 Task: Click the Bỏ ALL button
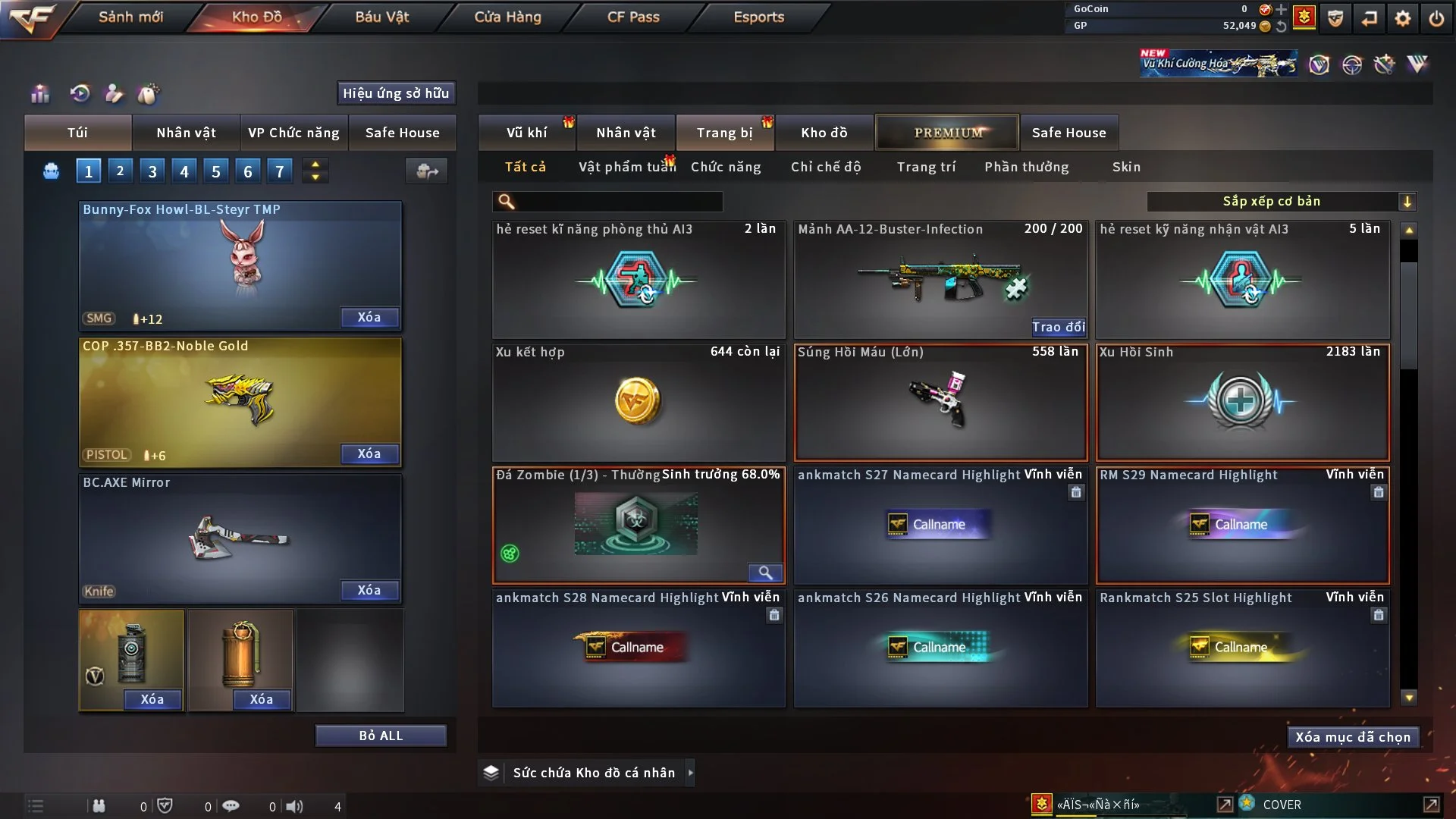pyautogui.click(x=381, y=736)
